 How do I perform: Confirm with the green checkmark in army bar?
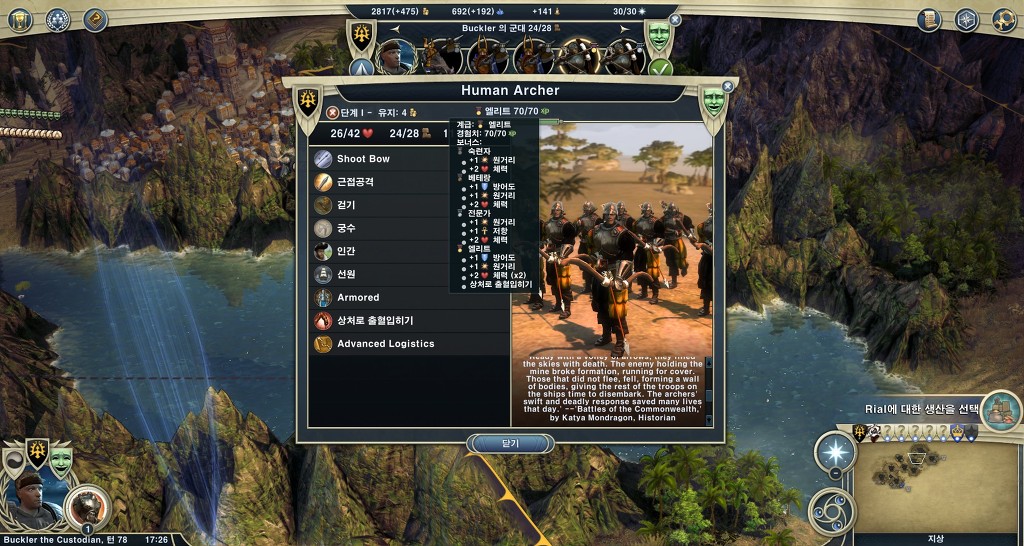660,68
